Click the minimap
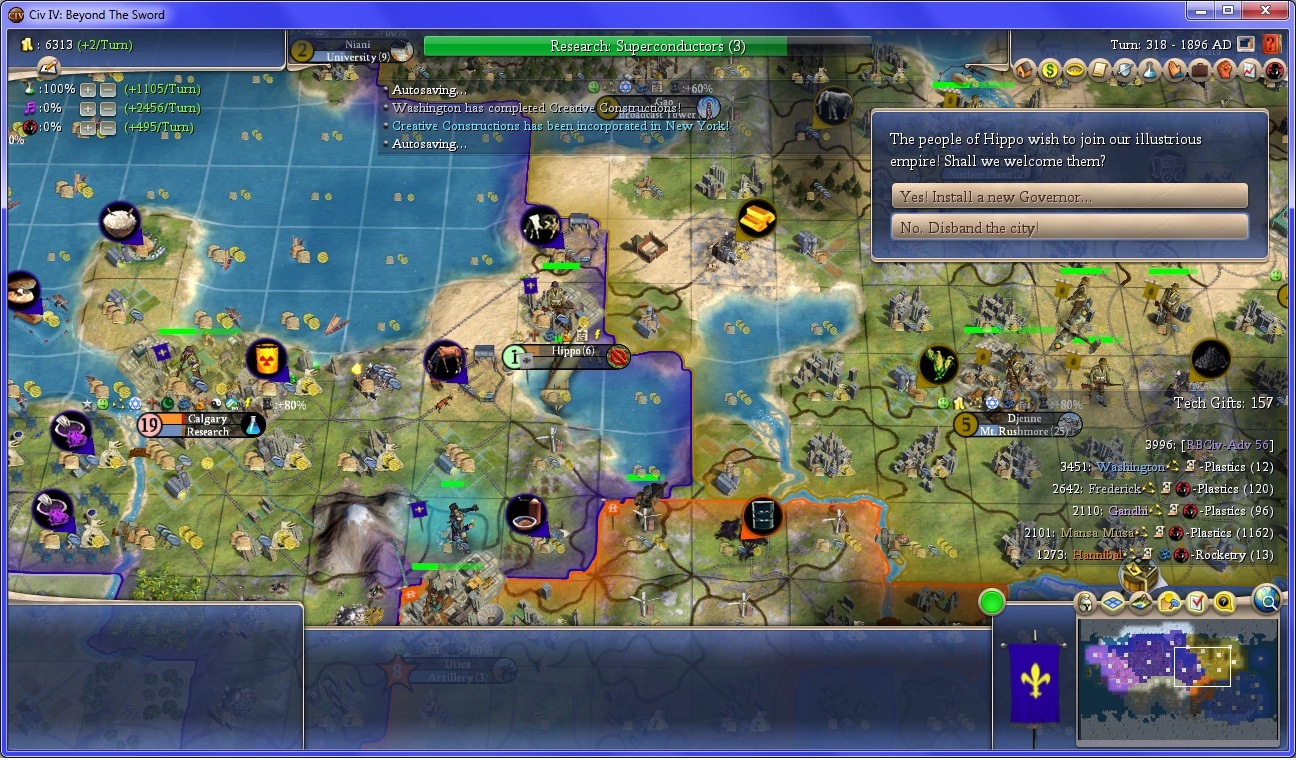 coord(1177,681)
